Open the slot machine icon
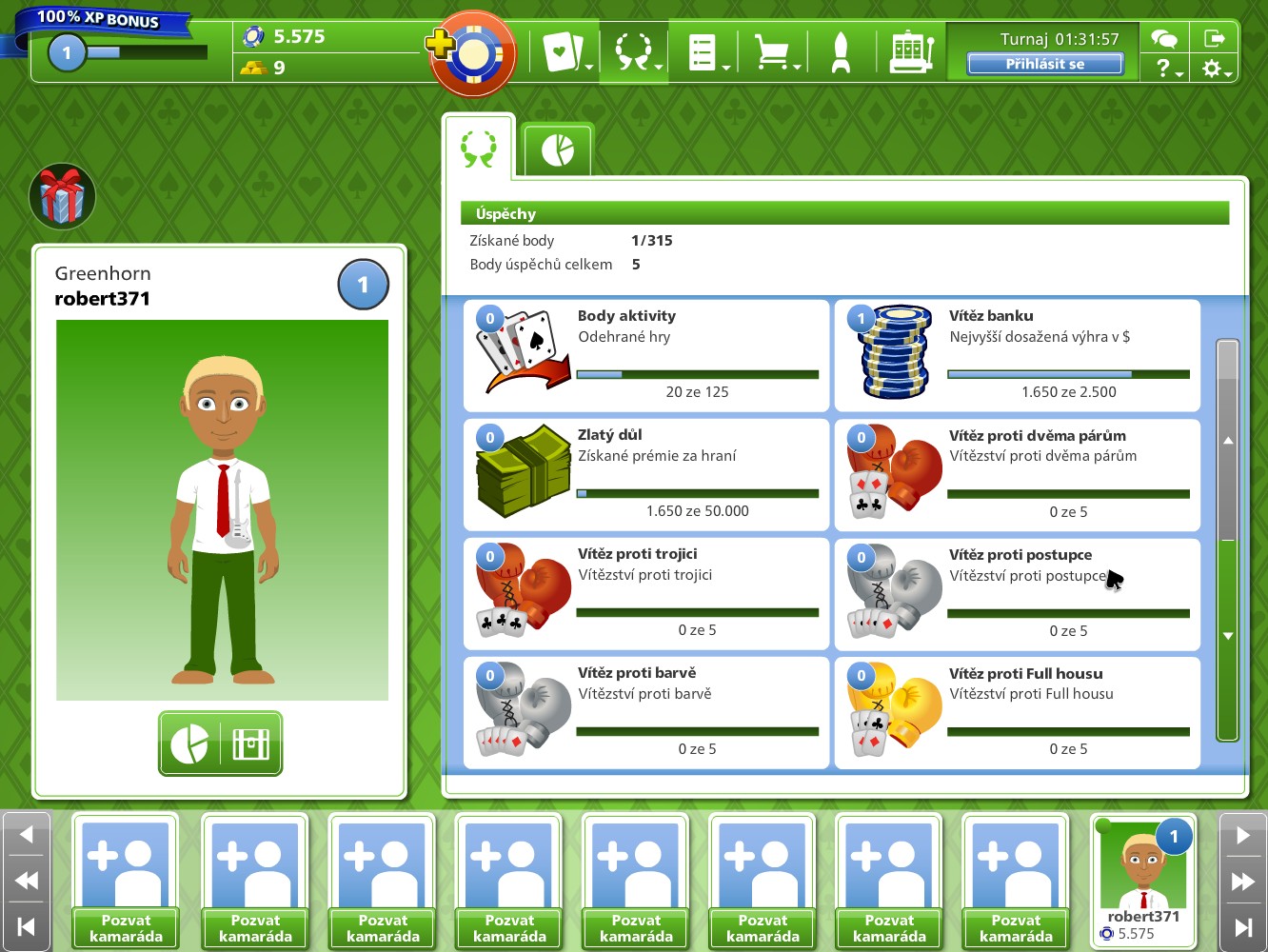This screenshot has height=952, width=1268. point(911,52)
